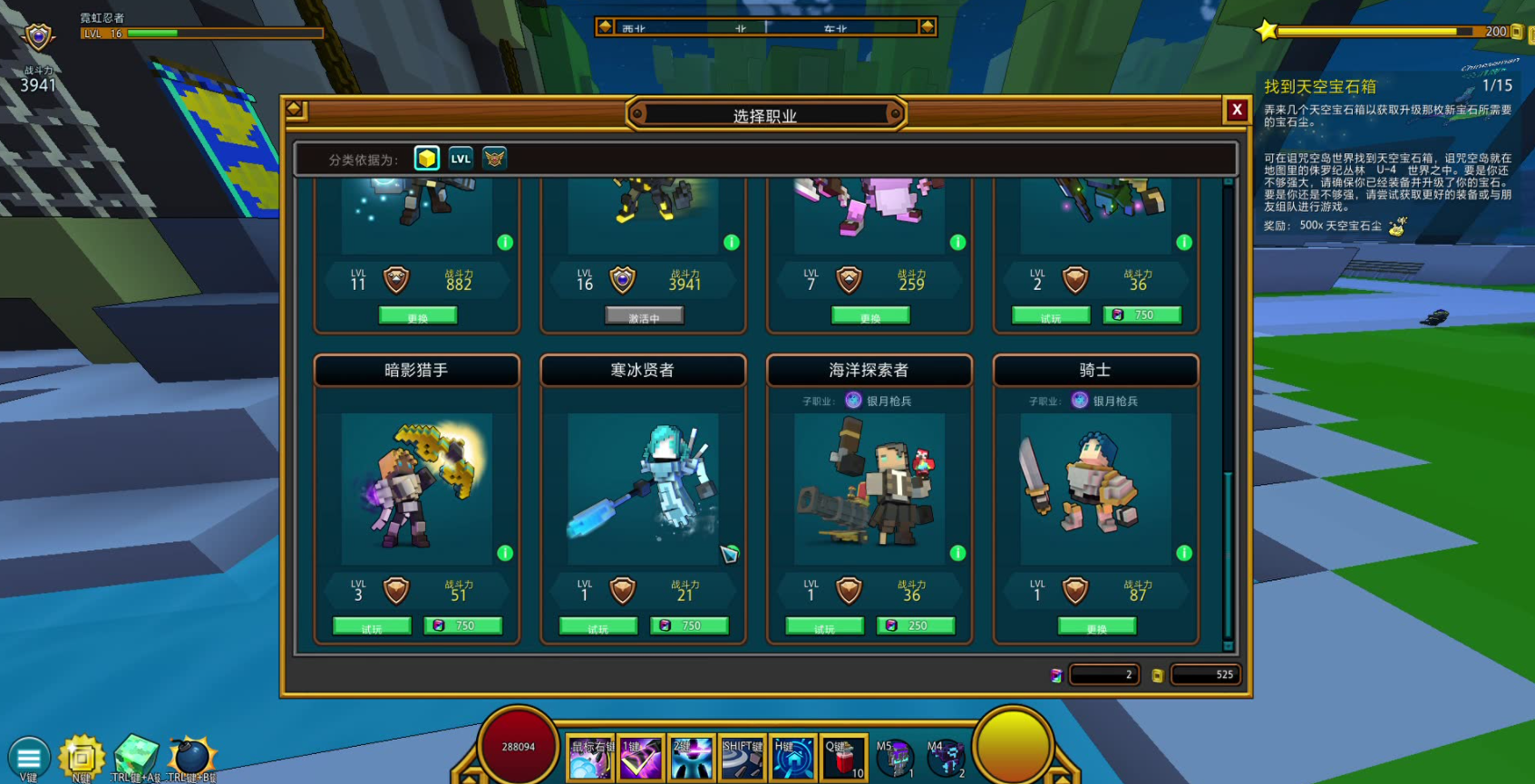Screen dimensions: 1535x784
Task: Switch to the 骑士 class with 更换
Action: (1096, 626)
